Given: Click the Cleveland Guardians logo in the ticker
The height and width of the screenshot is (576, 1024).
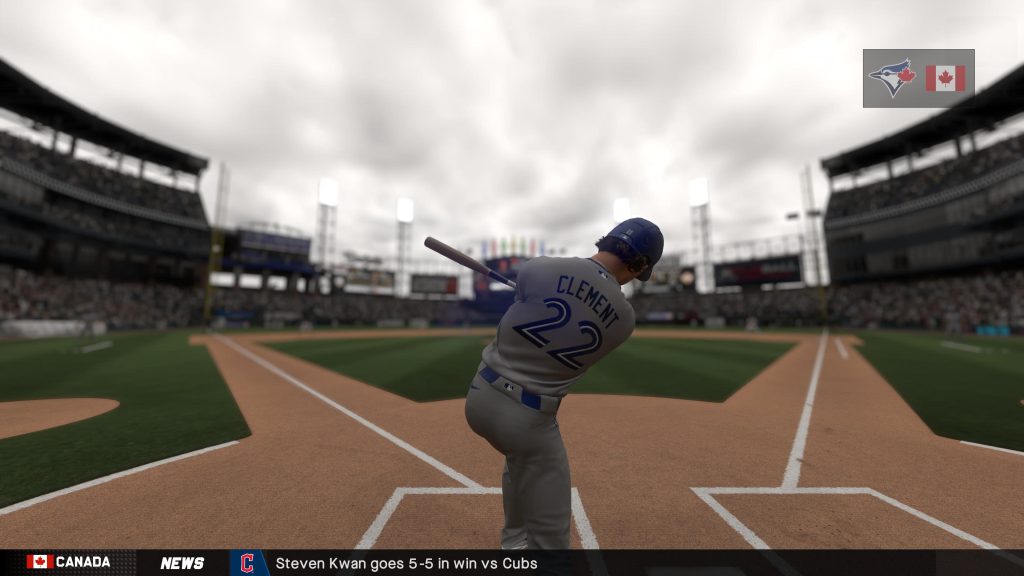Looking at the screenshot, I should coord(248,563).
